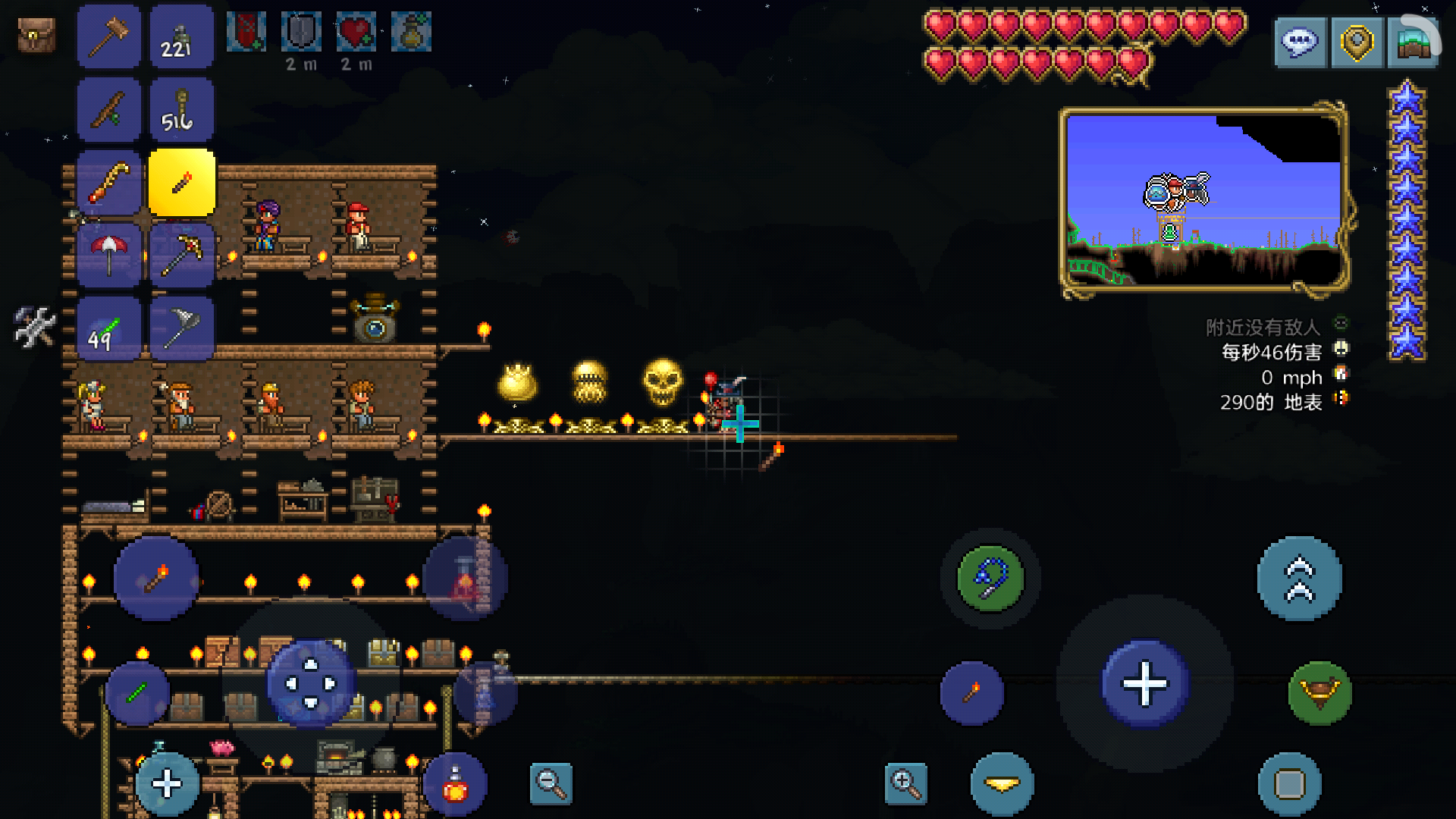
Task: Open the crossed tools settings icon
Action: pos(35,327)
